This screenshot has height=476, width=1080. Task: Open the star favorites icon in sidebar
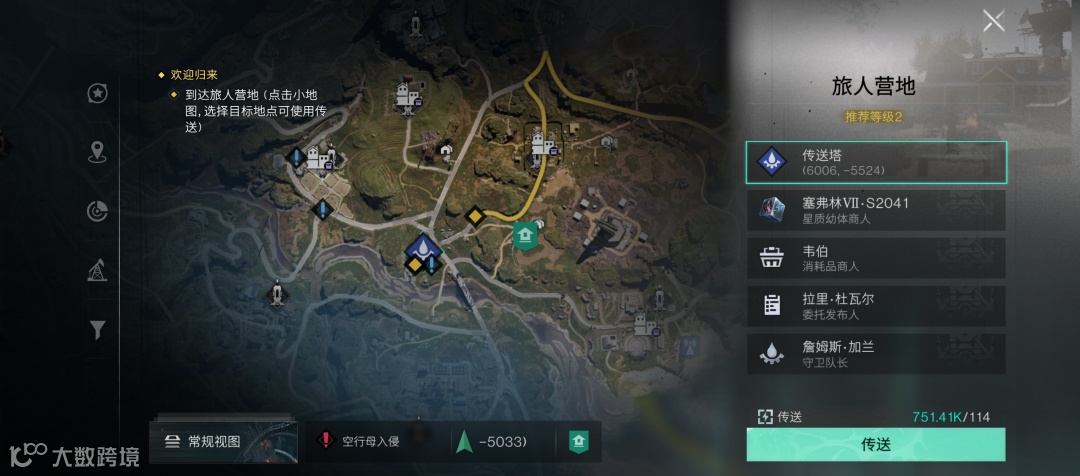click(x=98, y=93)
